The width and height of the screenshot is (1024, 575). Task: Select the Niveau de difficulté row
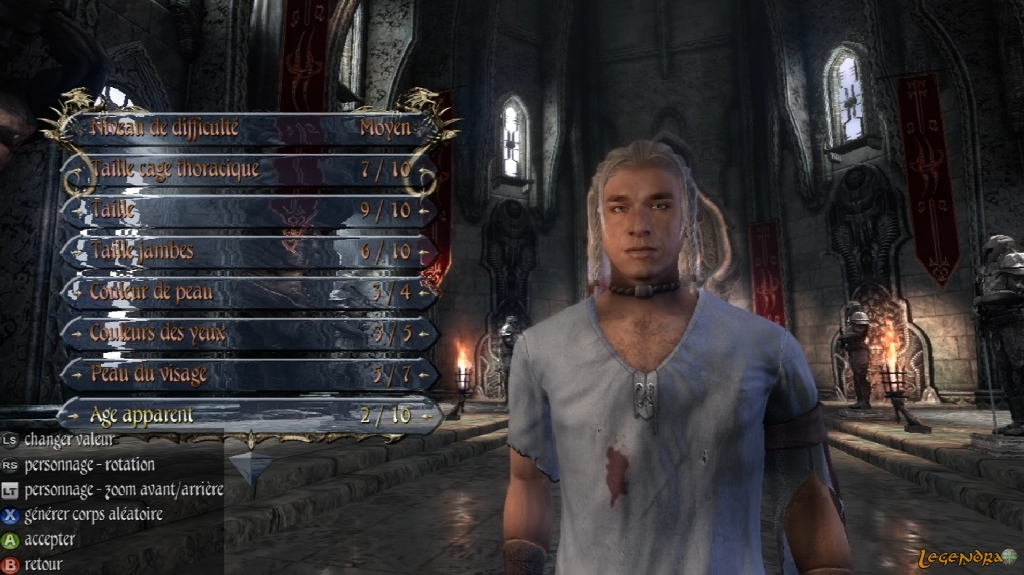pos(250,128)
